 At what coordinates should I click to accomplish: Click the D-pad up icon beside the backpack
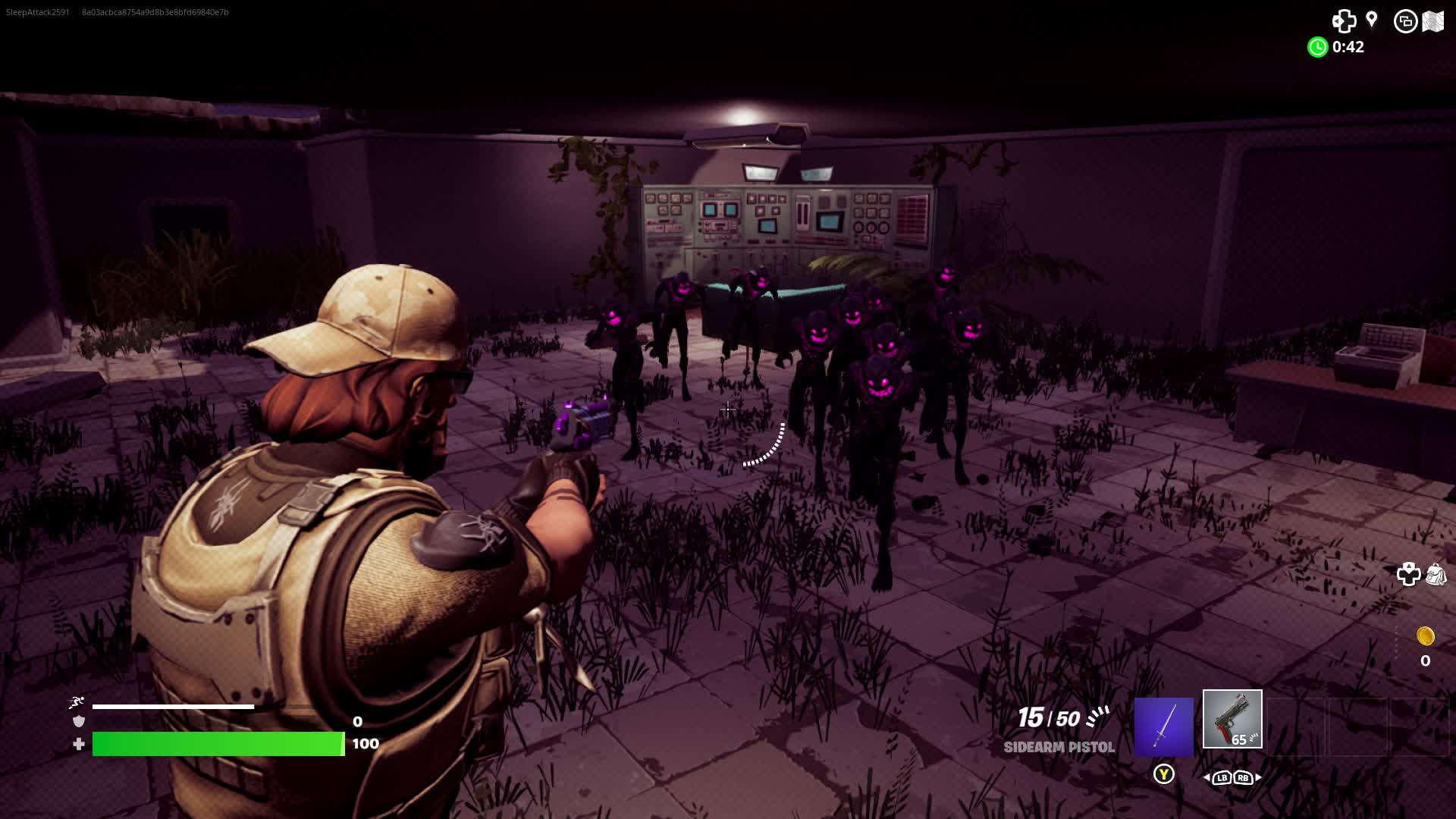(x=1409, y=574)
